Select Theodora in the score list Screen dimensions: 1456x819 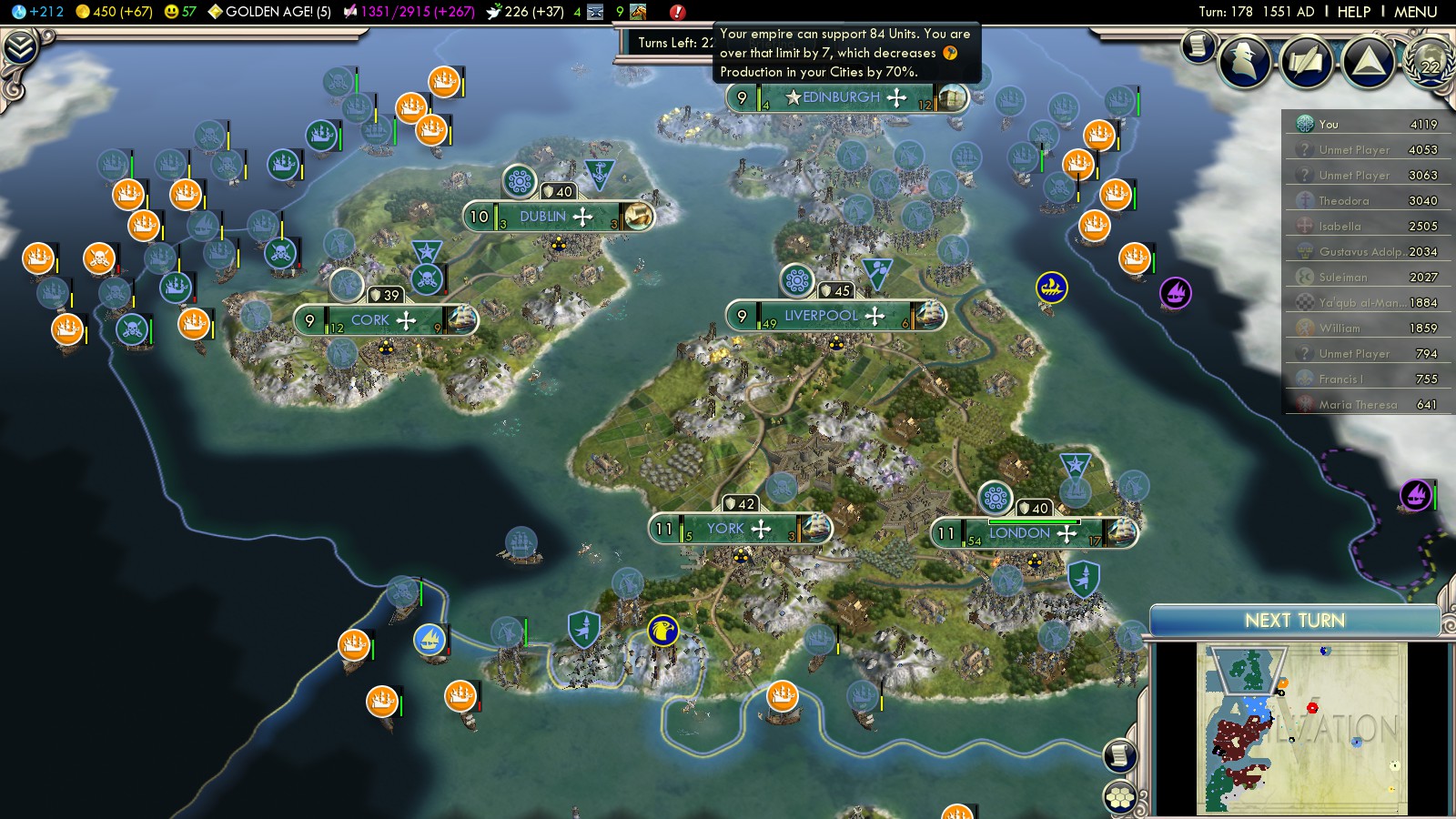point(1344,201)
